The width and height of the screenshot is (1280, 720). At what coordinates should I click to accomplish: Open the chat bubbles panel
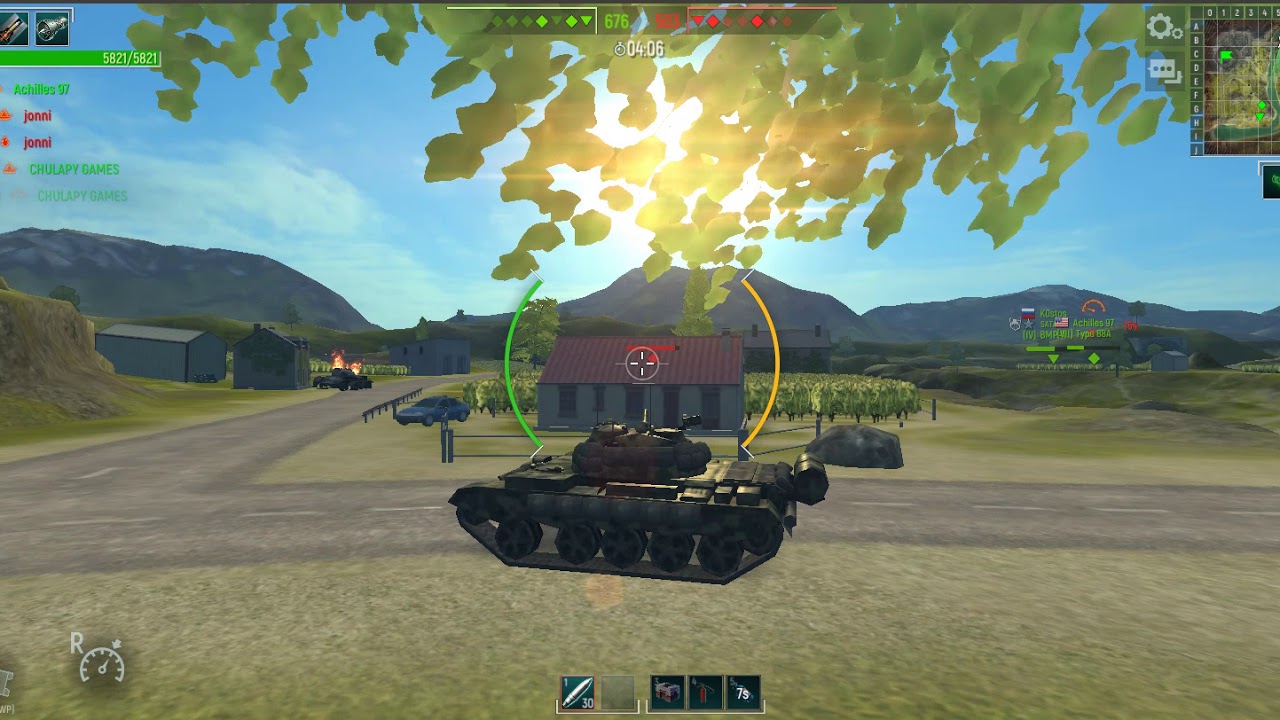pos(1164,71)
